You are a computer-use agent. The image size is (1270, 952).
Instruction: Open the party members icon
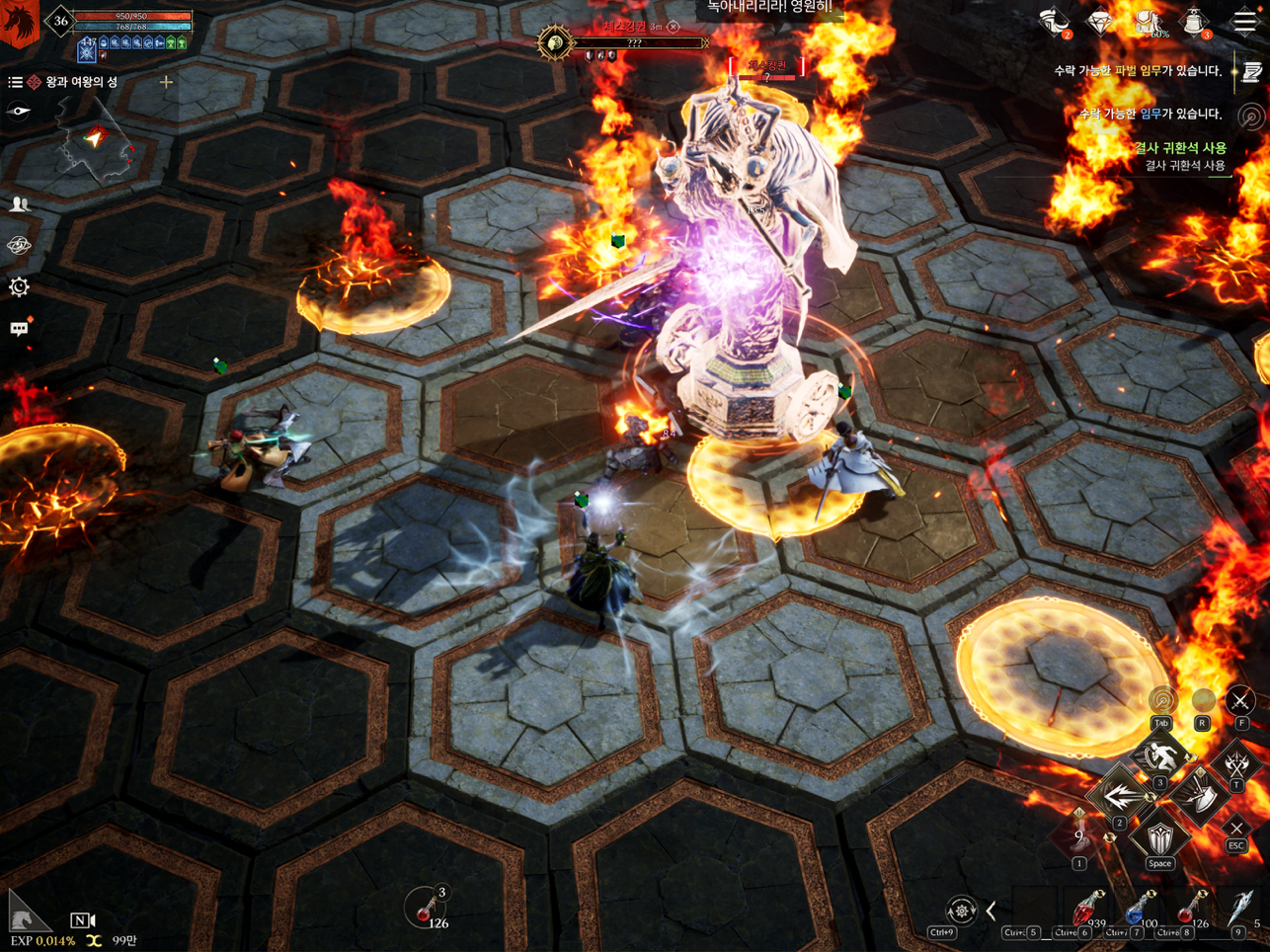click(x=19, y=204)
